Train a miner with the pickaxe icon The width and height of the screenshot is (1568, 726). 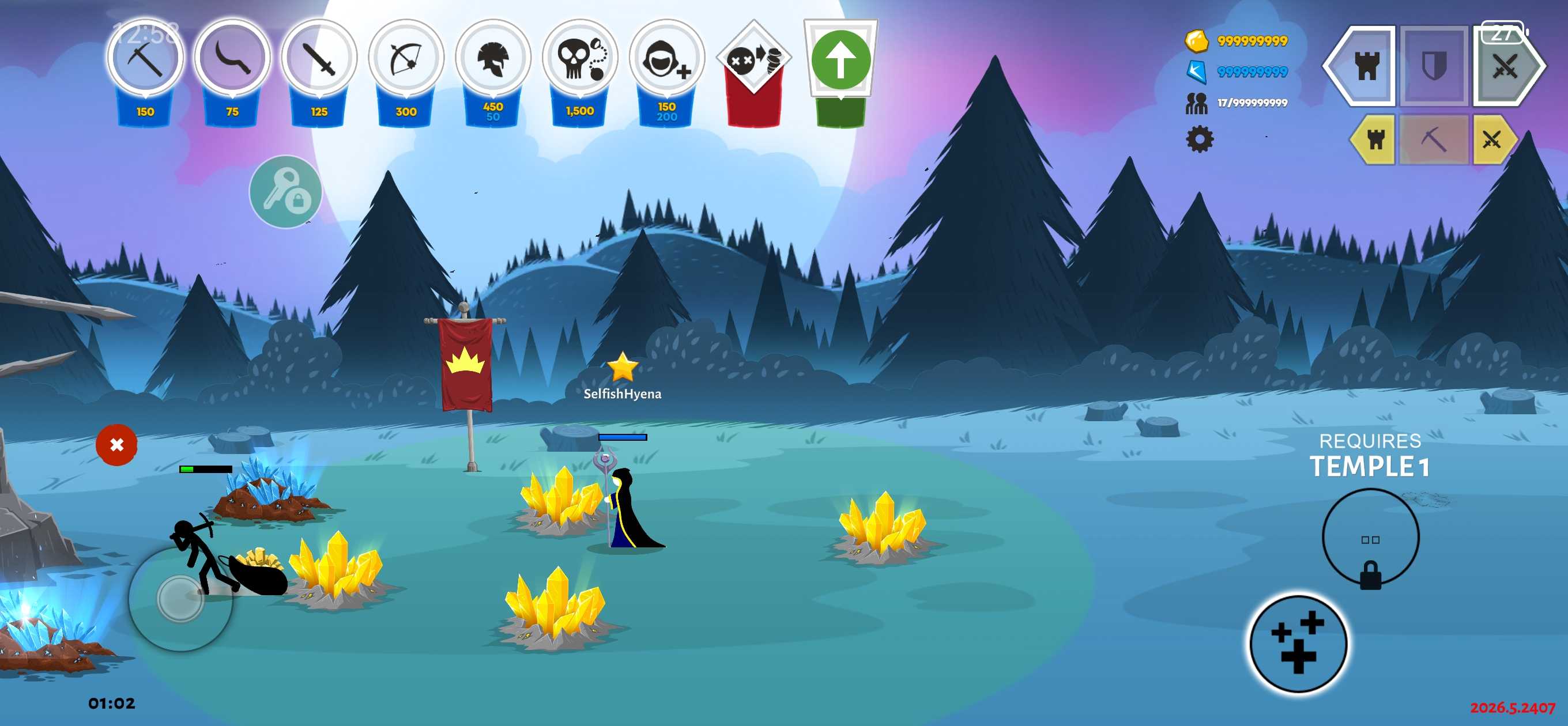[145, 59]
